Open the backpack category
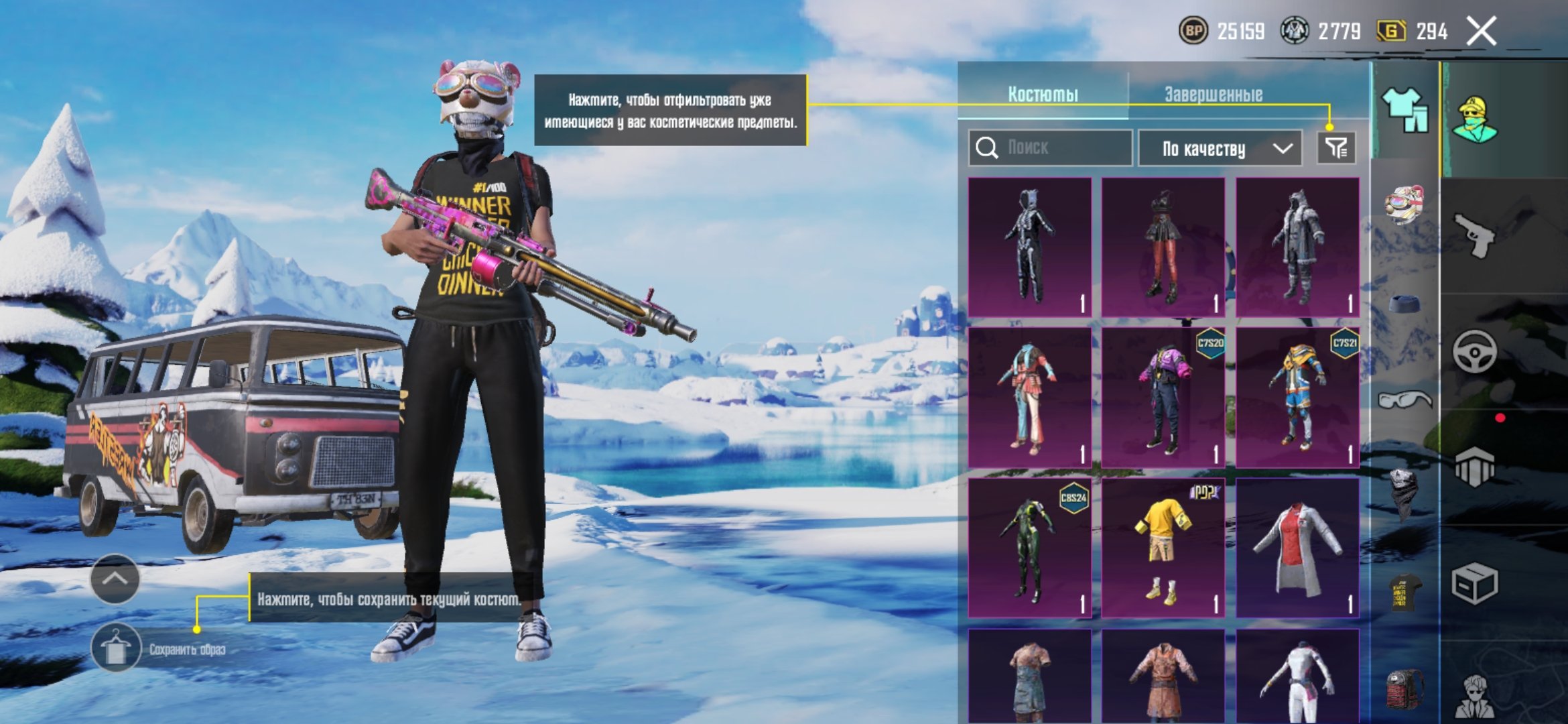This screenshot has width=1568, height=724. (x=1404, y=687)
